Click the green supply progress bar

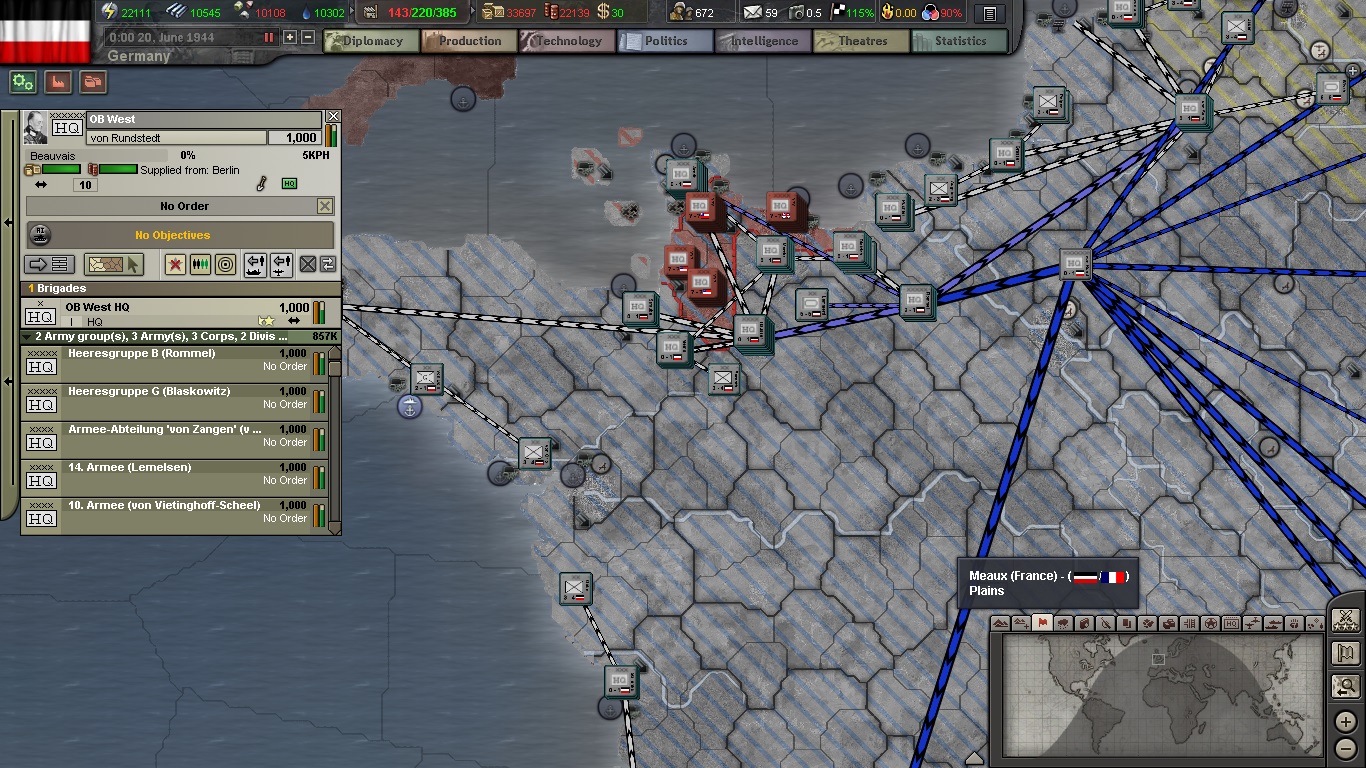click(60, 169)
